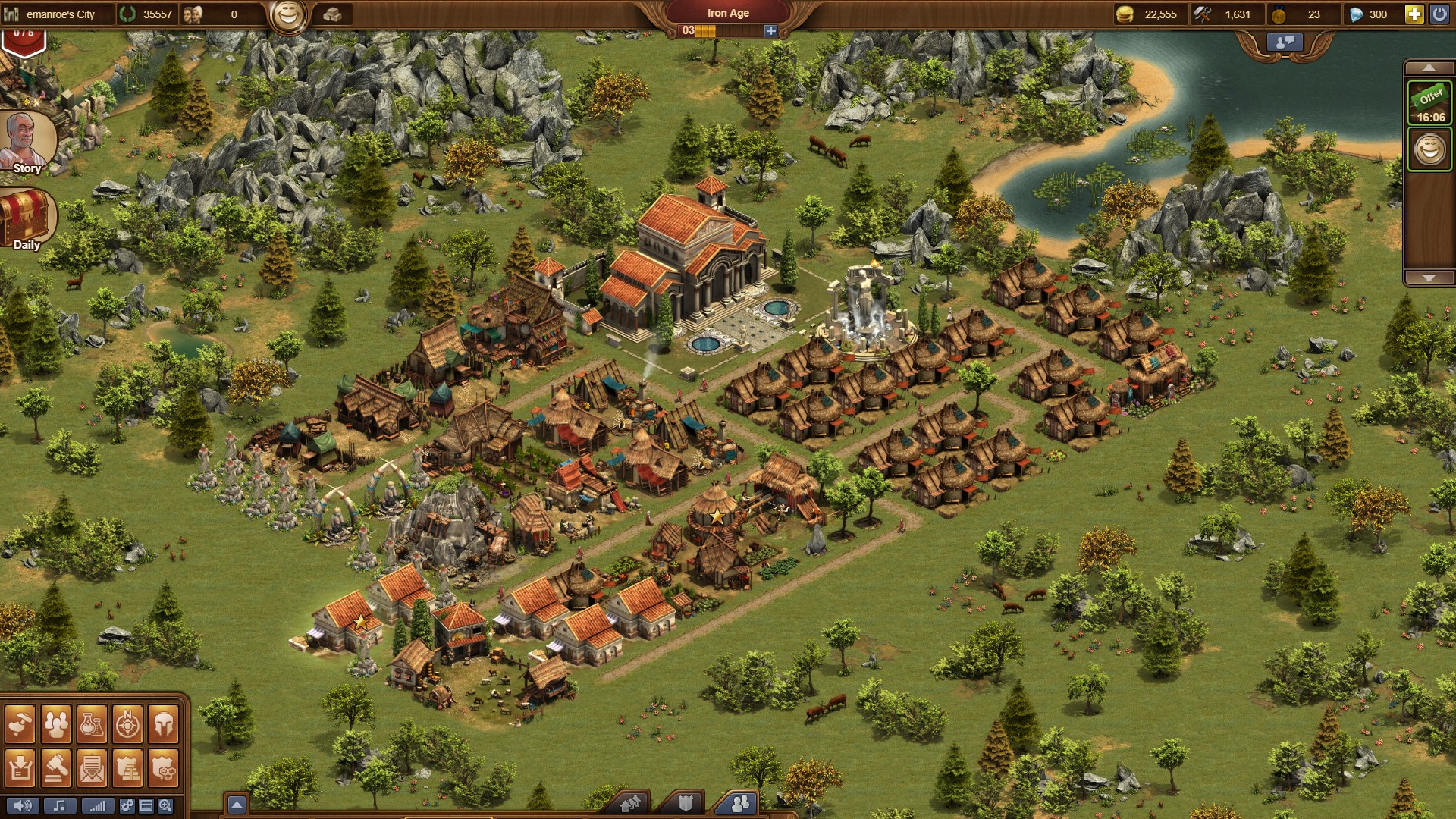Viewport: 1456px width, 819px height.
Task: Open the gavel market menu
Action: (55, 769)
